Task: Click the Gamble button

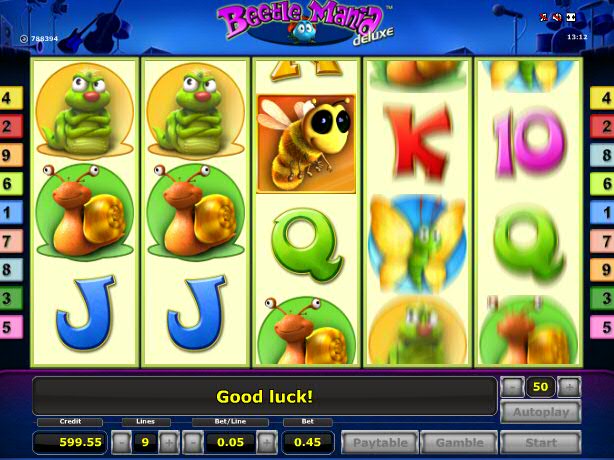Action: coord(459,442)
